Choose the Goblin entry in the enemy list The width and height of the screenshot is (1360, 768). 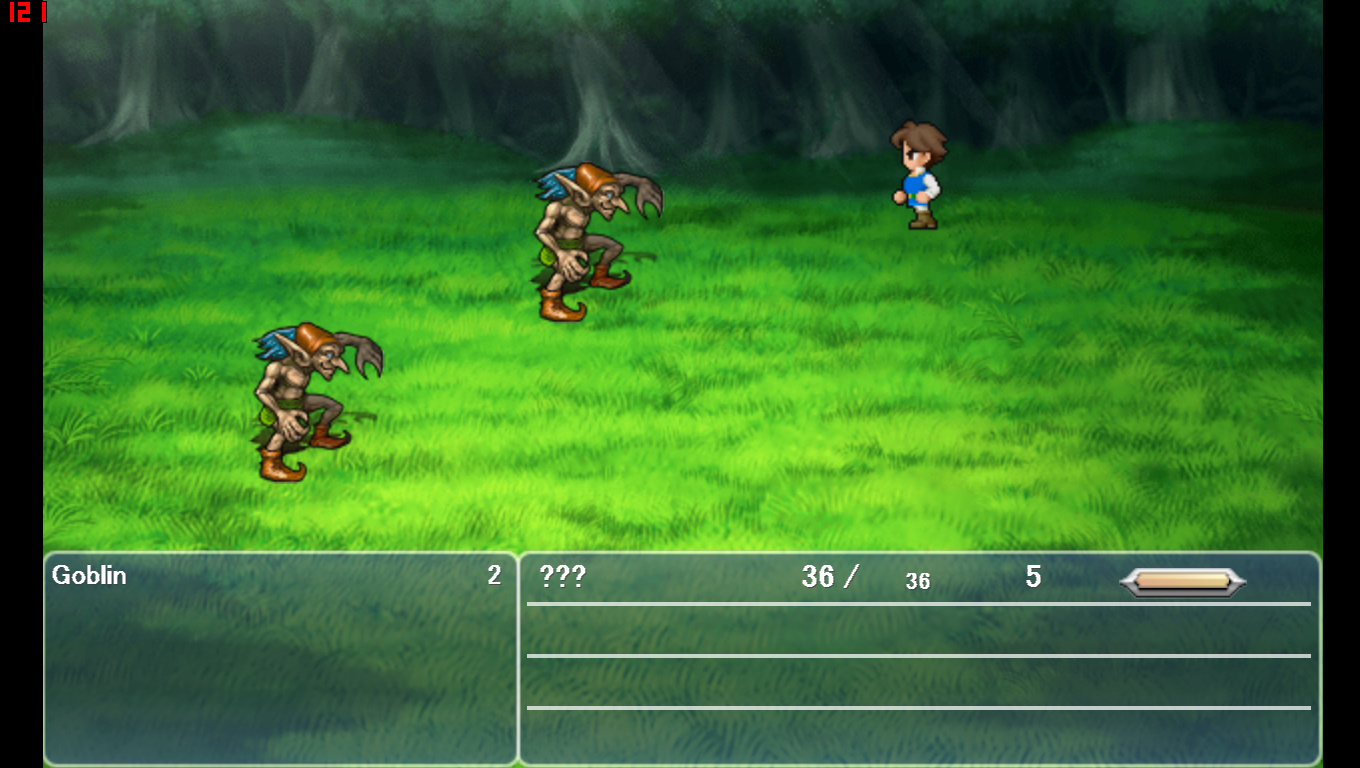click(90, 576)
